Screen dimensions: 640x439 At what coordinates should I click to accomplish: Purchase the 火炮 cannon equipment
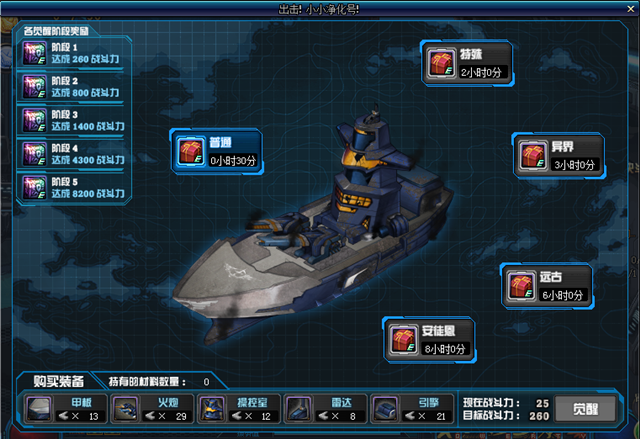tap(150, 408)
